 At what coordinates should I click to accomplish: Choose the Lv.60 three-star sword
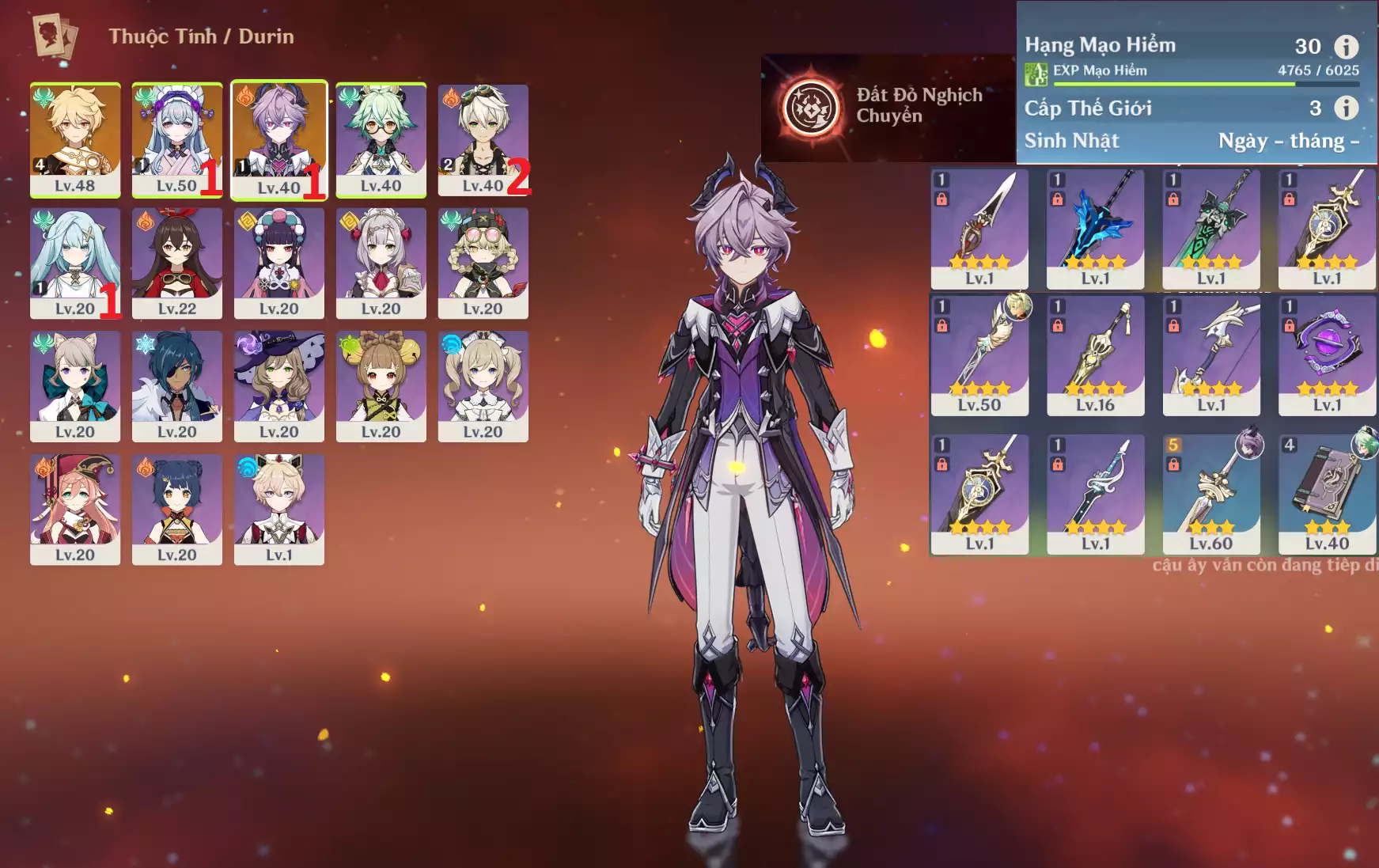[x=1210, y=493]
